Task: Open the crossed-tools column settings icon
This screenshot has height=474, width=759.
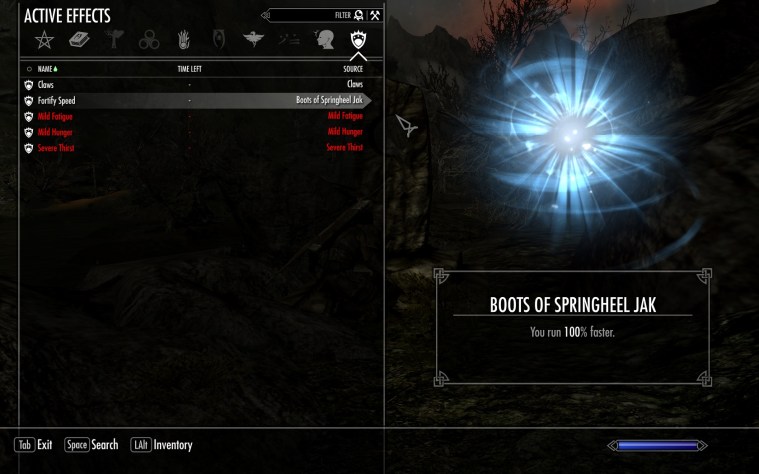Action: click(x=375, y=15)
